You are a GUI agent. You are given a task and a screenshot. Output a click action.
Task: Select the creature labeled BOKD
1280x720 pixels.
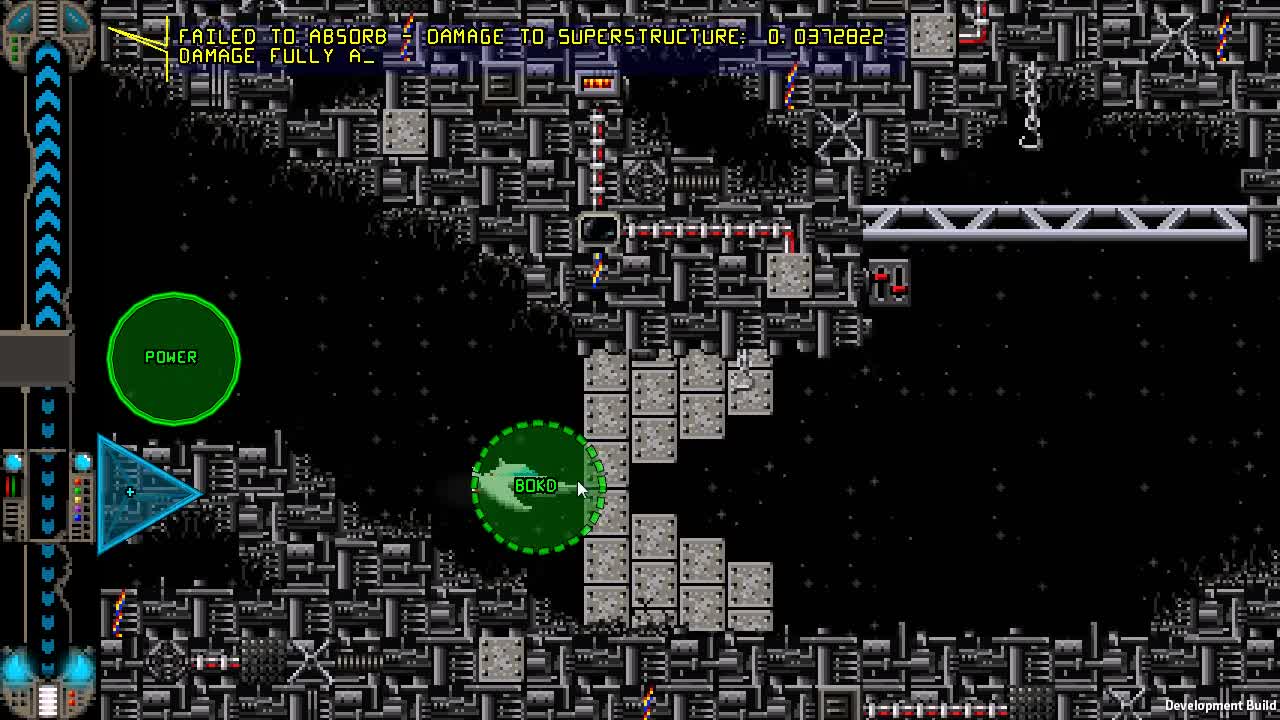tap(535, 486)
